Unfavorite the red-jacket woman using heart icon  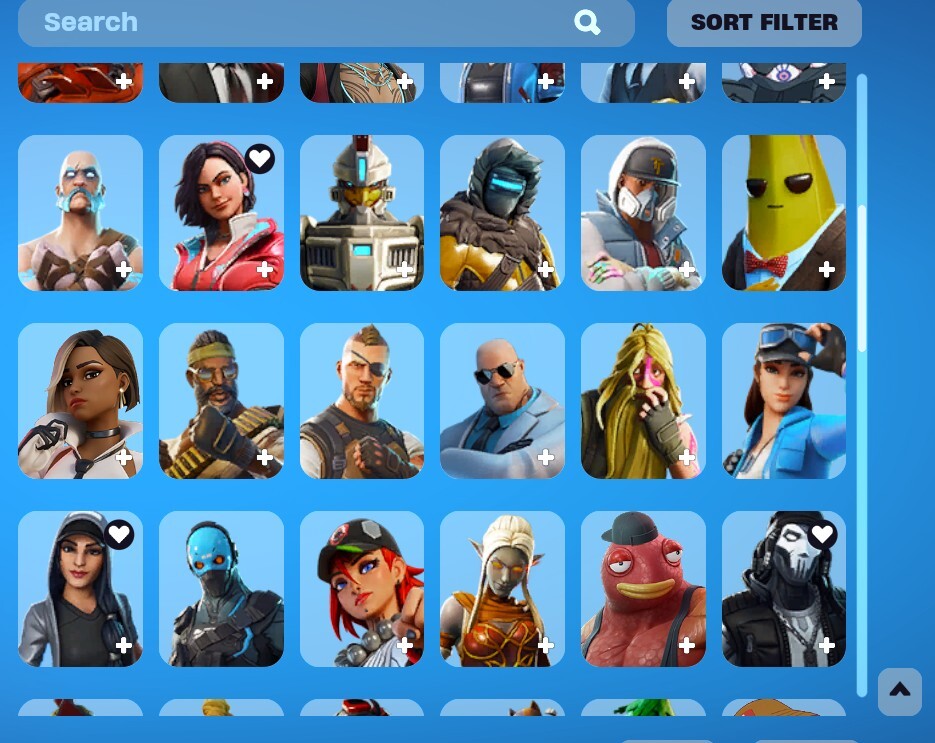tap(260, 158)
